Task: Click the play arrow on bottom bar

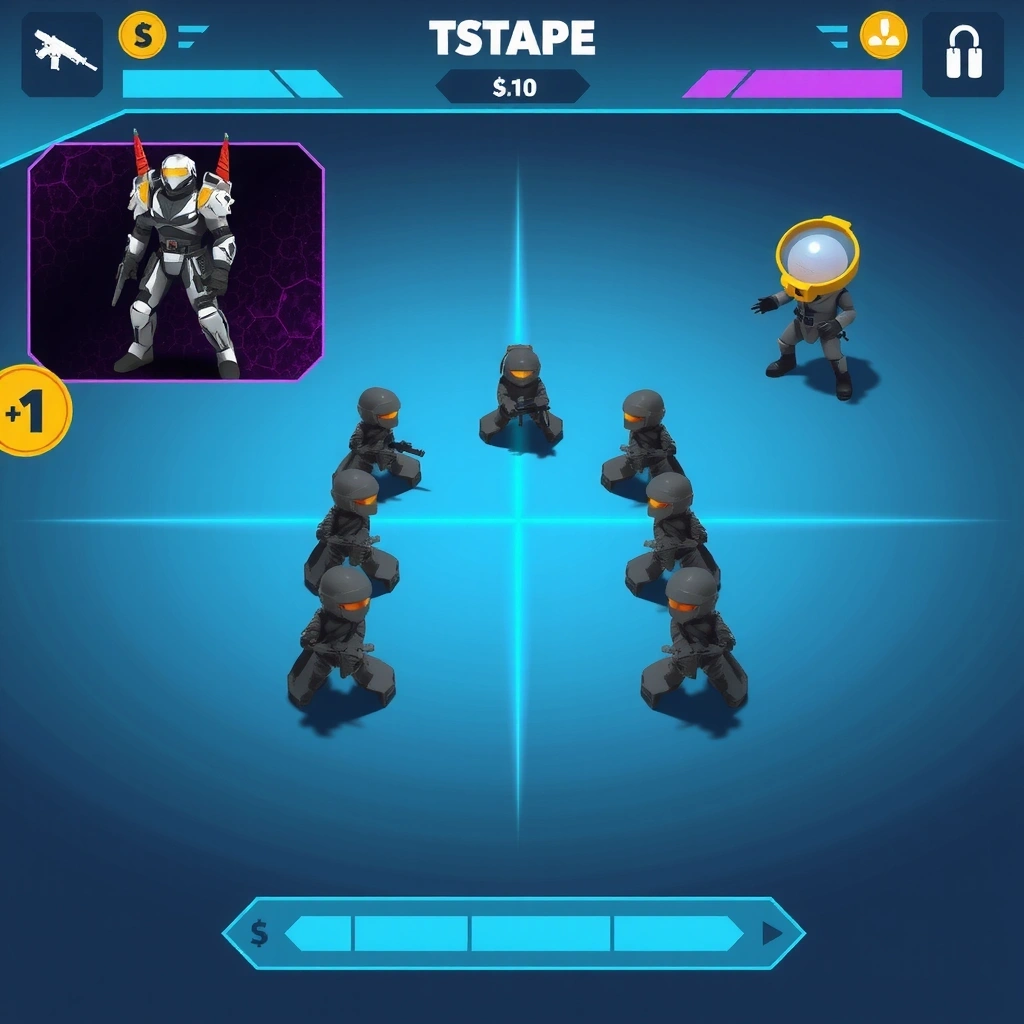Action: 771,934
